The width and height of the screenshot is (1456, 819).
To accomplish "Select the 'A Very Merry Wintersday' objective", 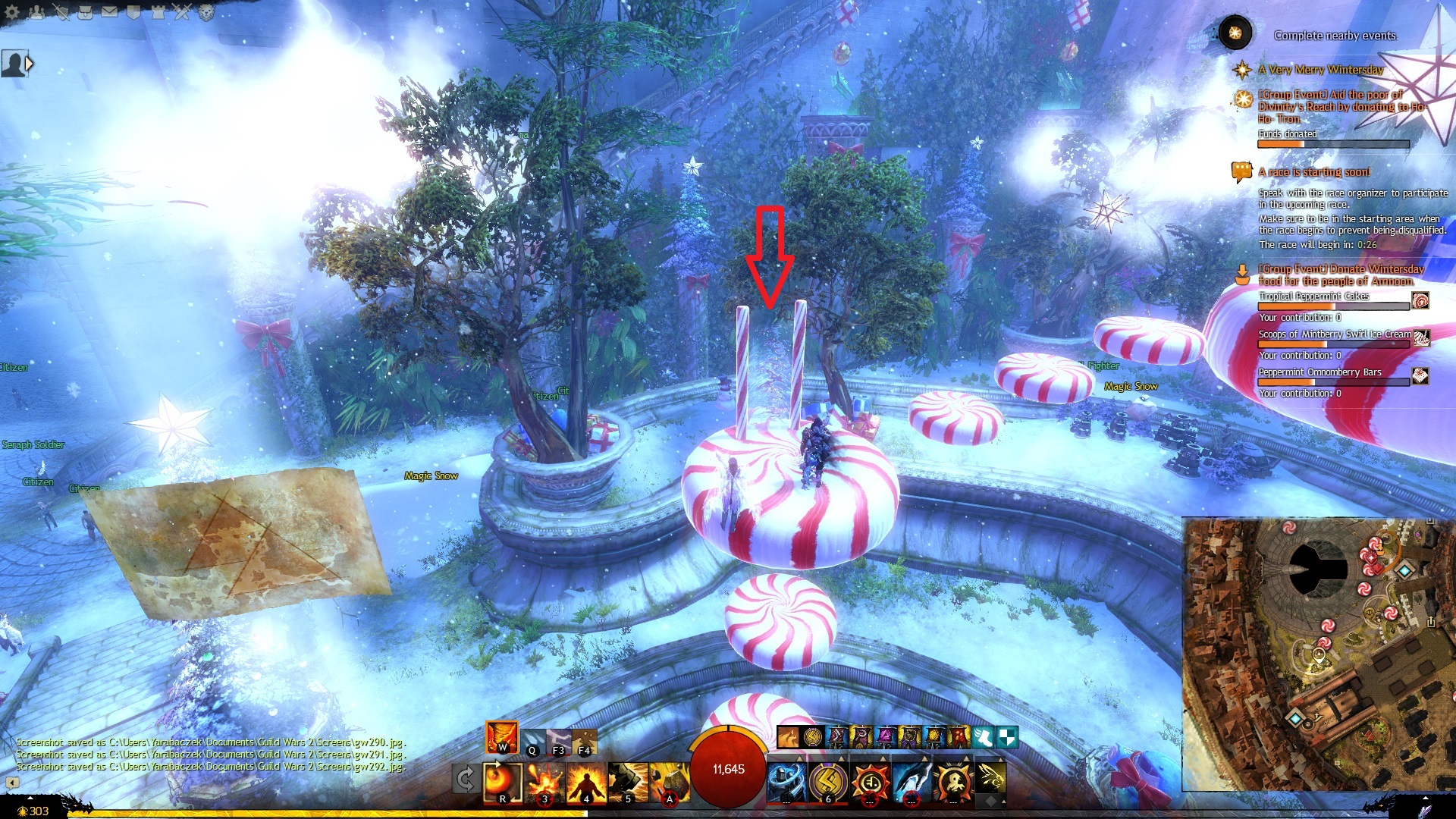I will (x=1321, y=70).
